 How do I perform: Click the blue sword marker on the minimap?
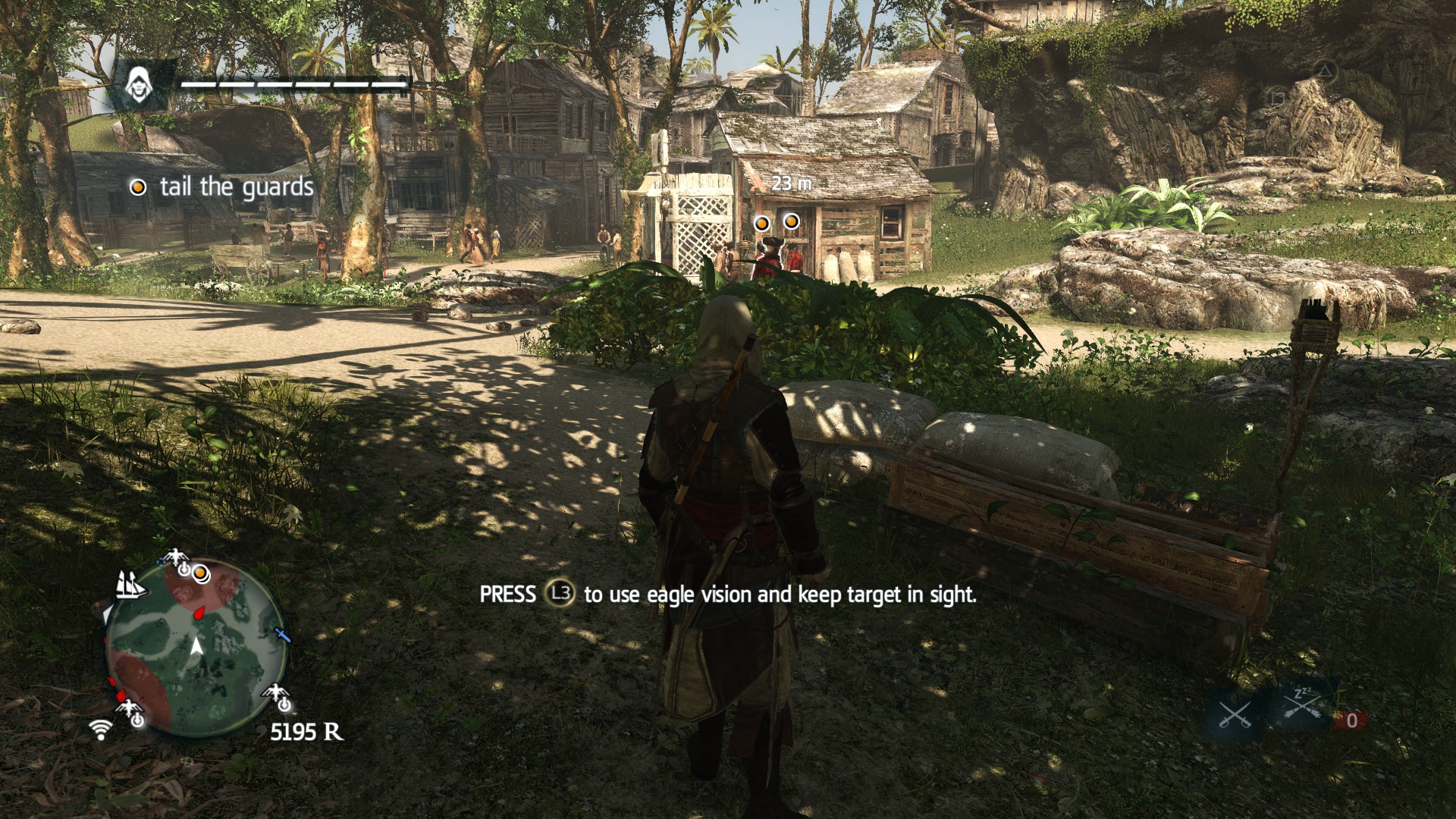pos(282,634)
